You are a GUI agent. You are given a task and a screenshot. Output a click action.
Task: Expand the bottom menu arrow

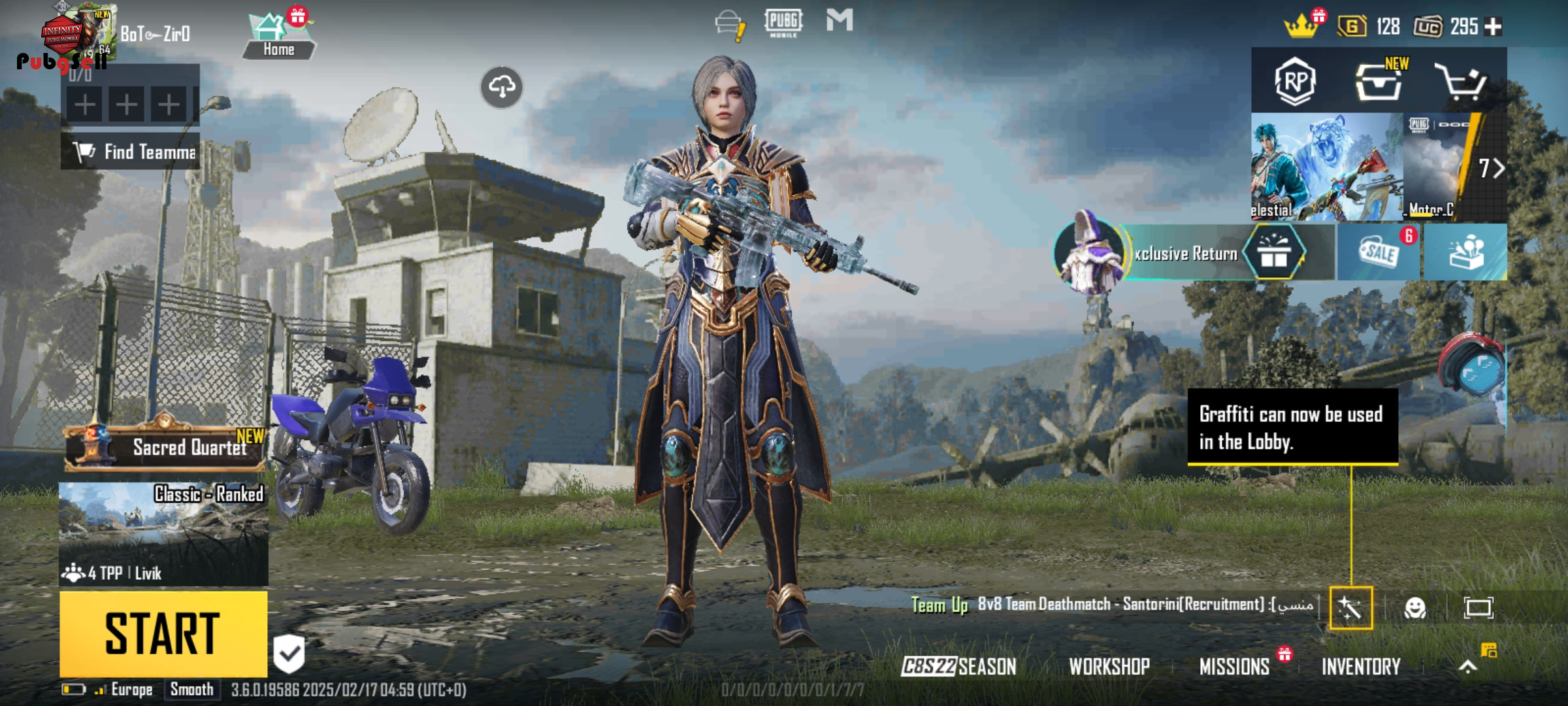[1468, 667]
